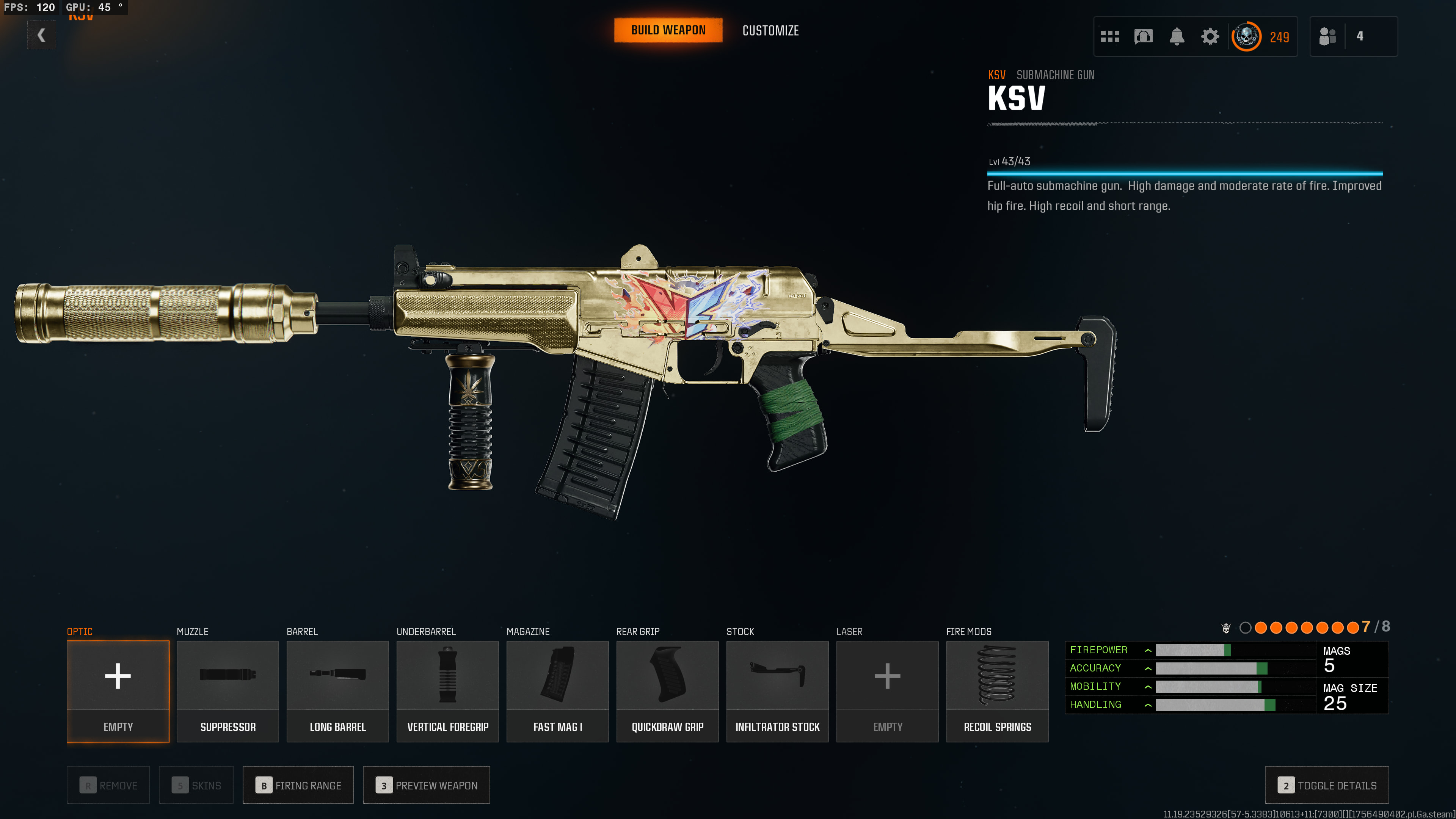
Task: Open the Vertical Foregrip underbarrel slot
Action: click(448, 690)
